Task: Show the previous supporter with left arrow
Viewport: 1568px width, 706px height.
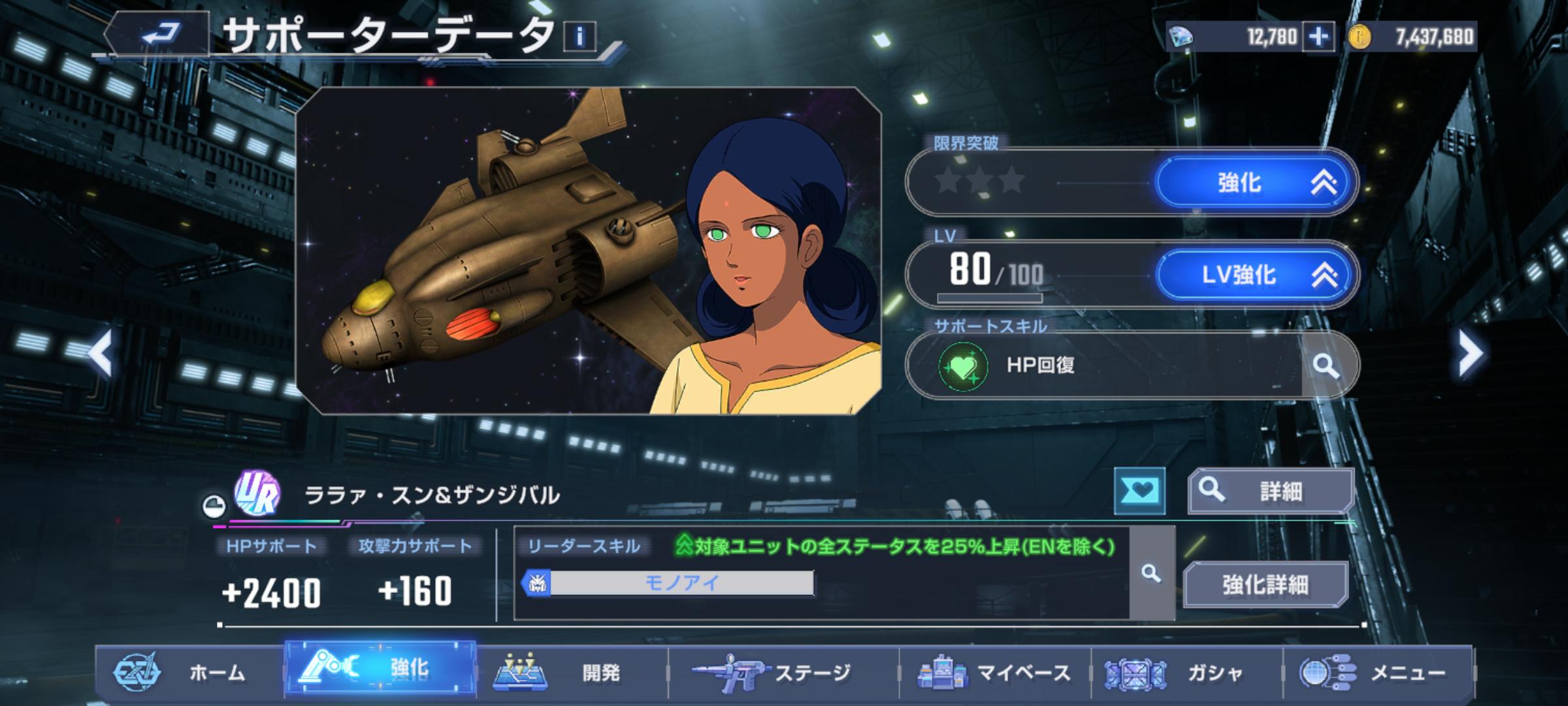Action: coord(101,353)
